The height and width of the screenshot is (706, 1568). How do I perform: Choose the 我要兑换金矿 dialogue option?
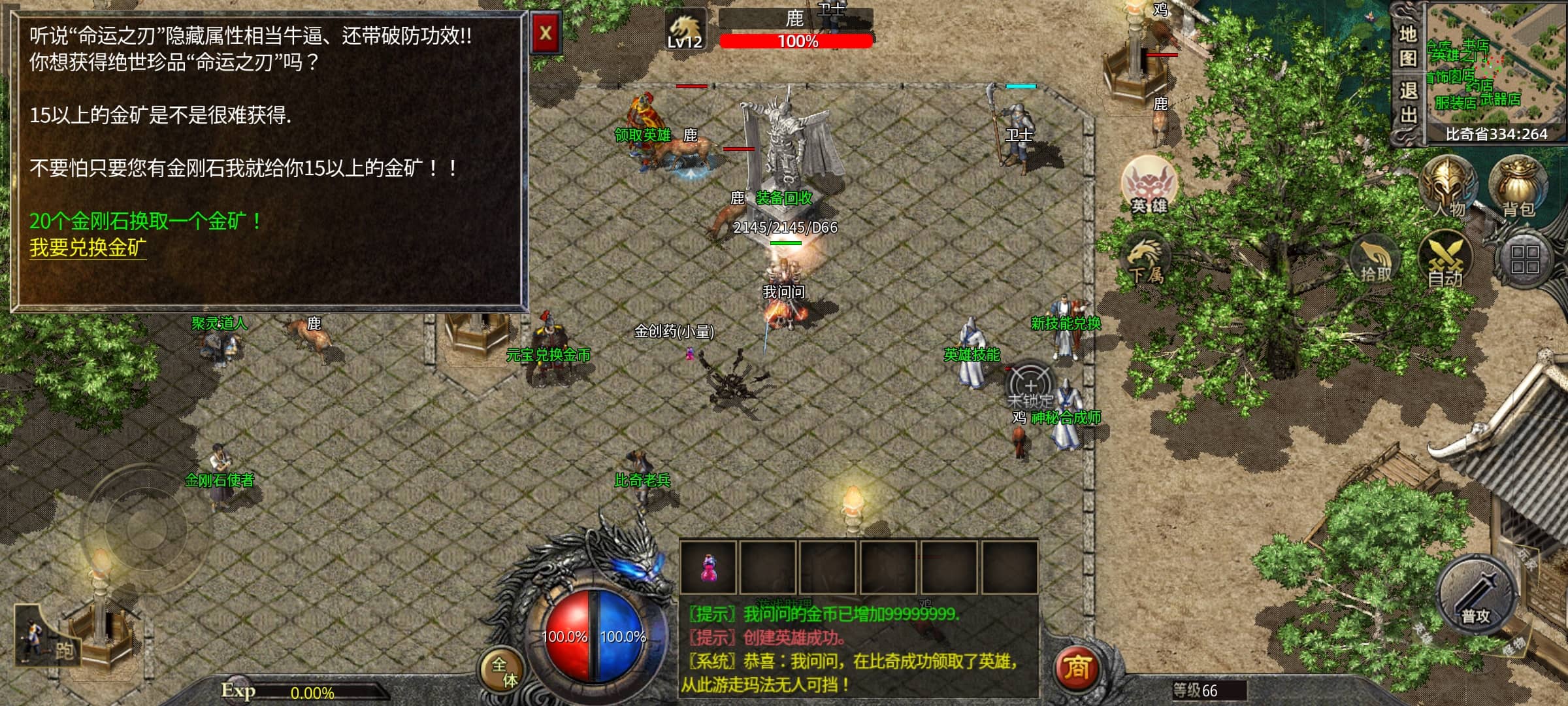tap(88, 248)
